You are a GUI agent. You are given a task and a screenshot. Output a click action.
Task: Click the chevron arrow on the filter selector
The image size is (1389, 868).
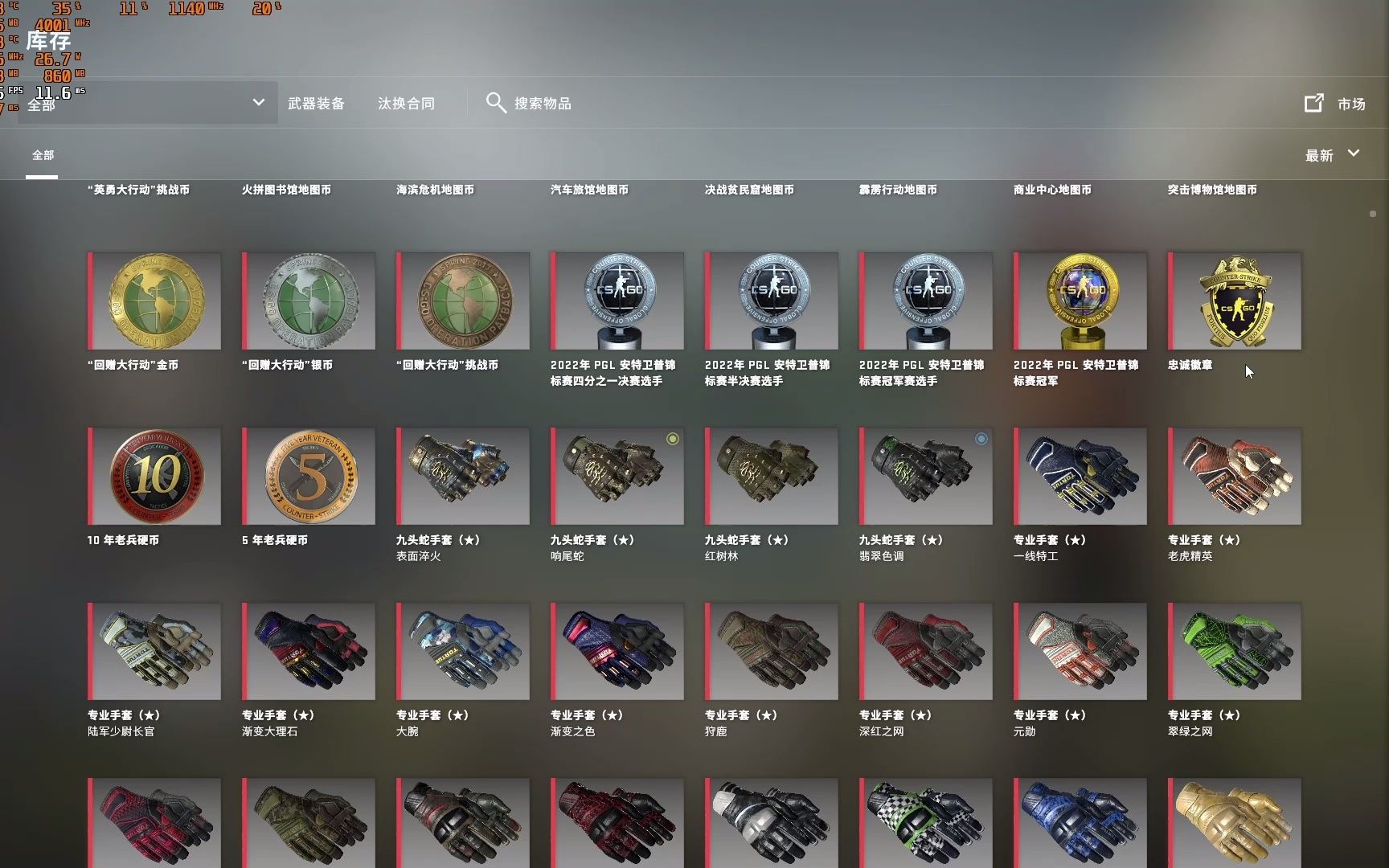click(x=258, y=103)
